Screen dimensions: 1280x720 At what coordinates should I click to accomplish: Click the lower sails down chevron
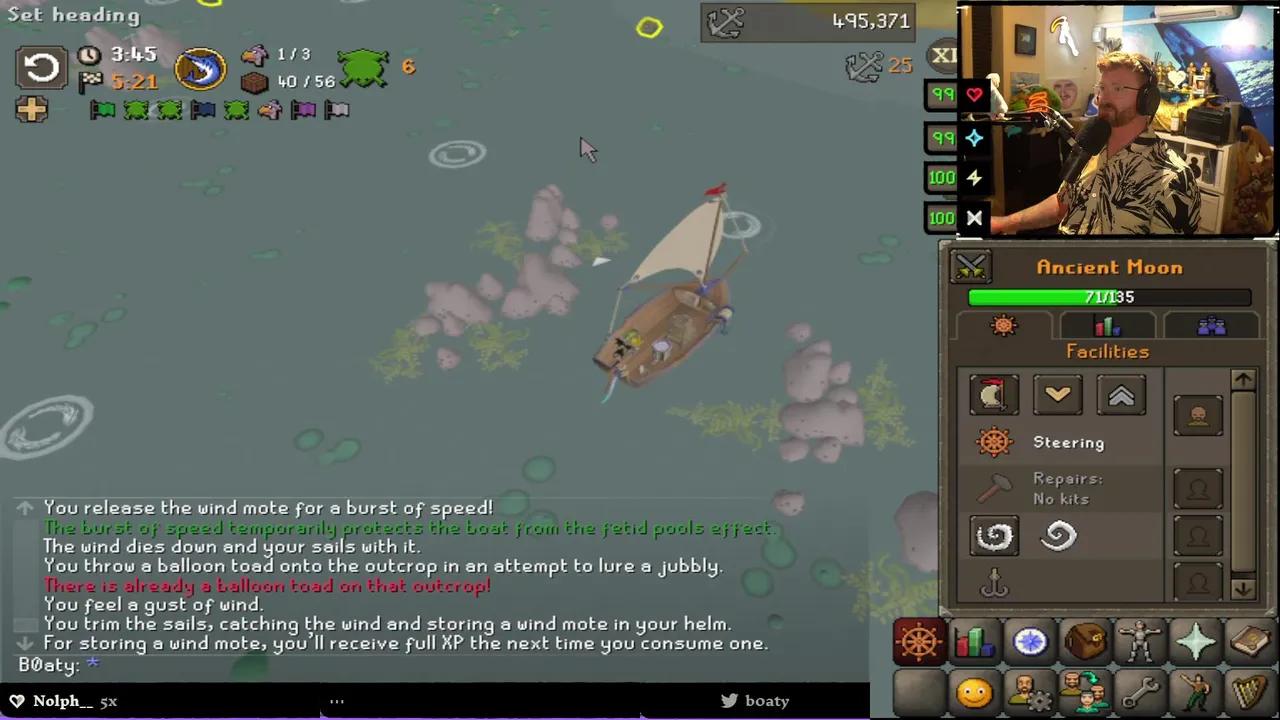pyautogui.click(x=1058, y=394)
